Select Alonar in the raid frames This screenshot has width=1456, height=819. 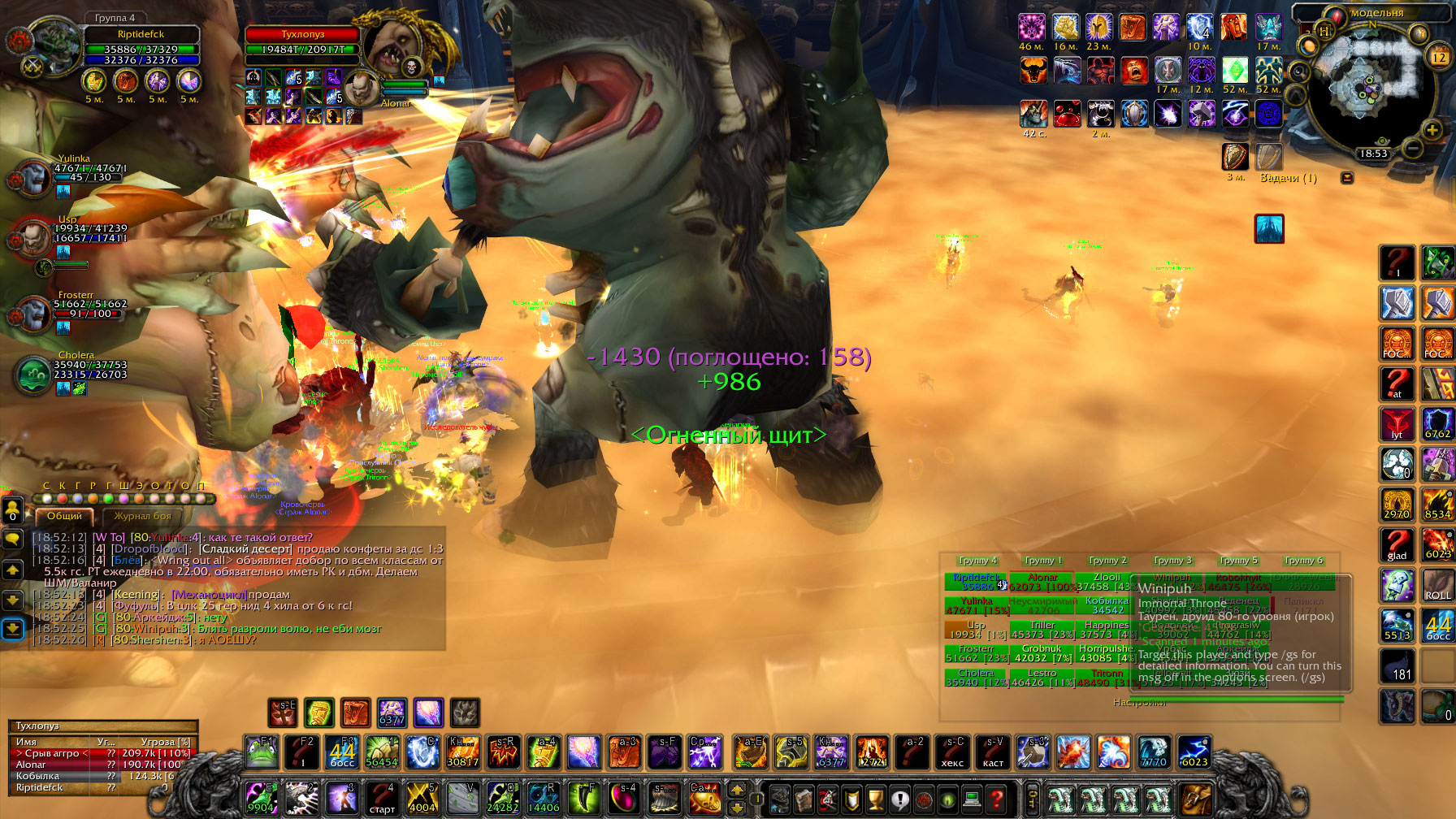(x=1042, y=582)
